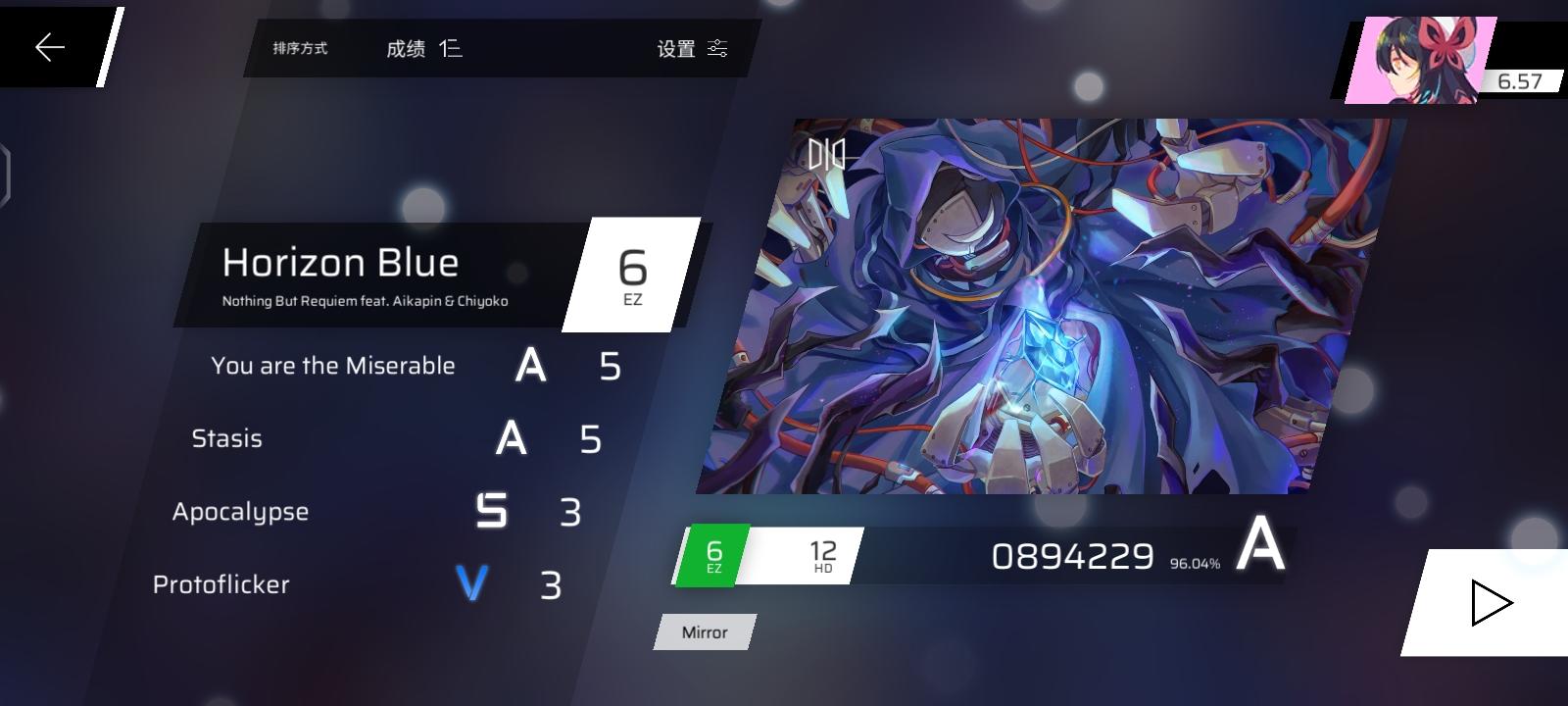Tap the EZ 6 badge on Horizon Blue header
This screenshot has width=1568, height=706.
(x=633, y=275)
